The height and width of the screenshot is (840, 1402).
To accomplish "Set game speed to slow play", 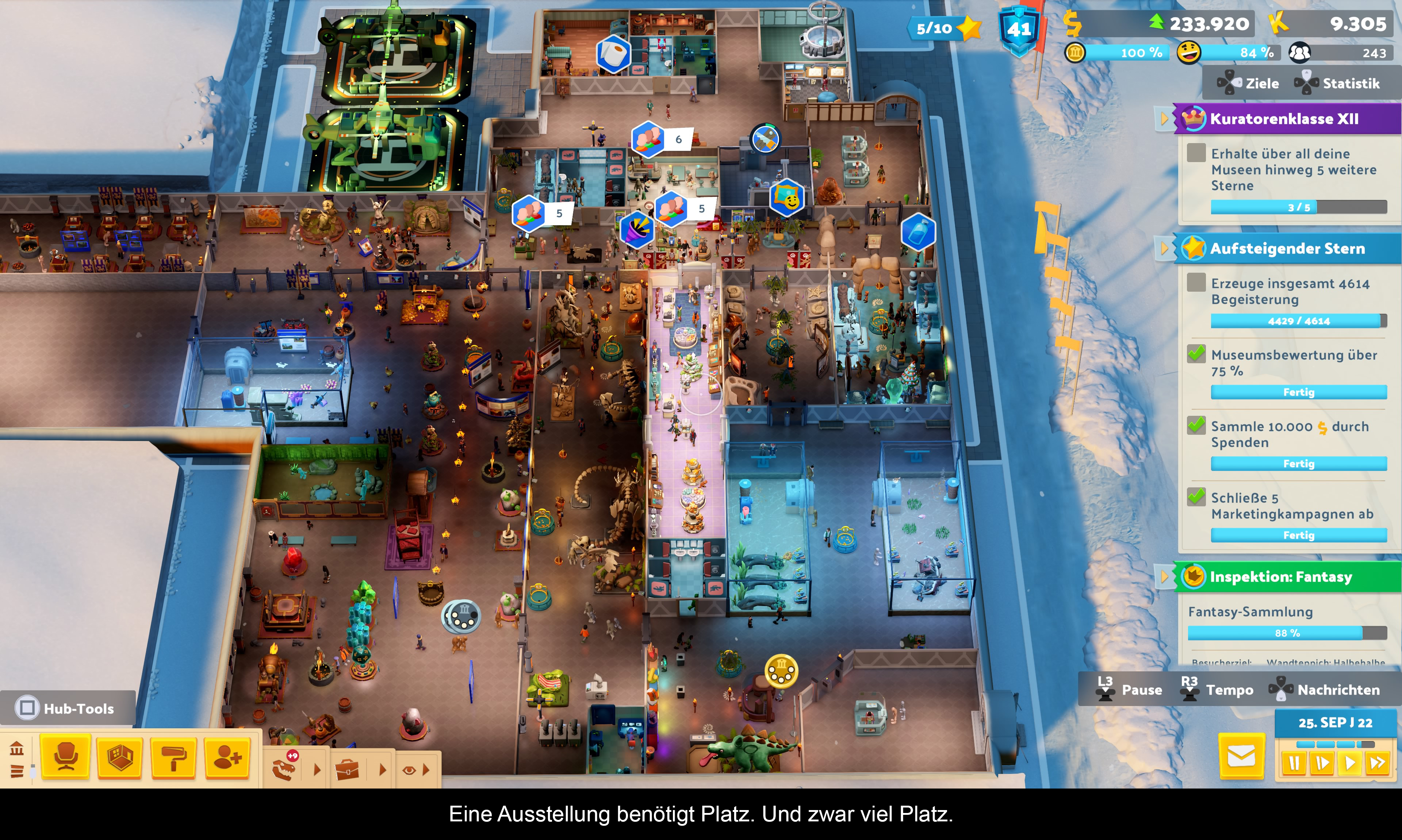I will point(1322,763).
